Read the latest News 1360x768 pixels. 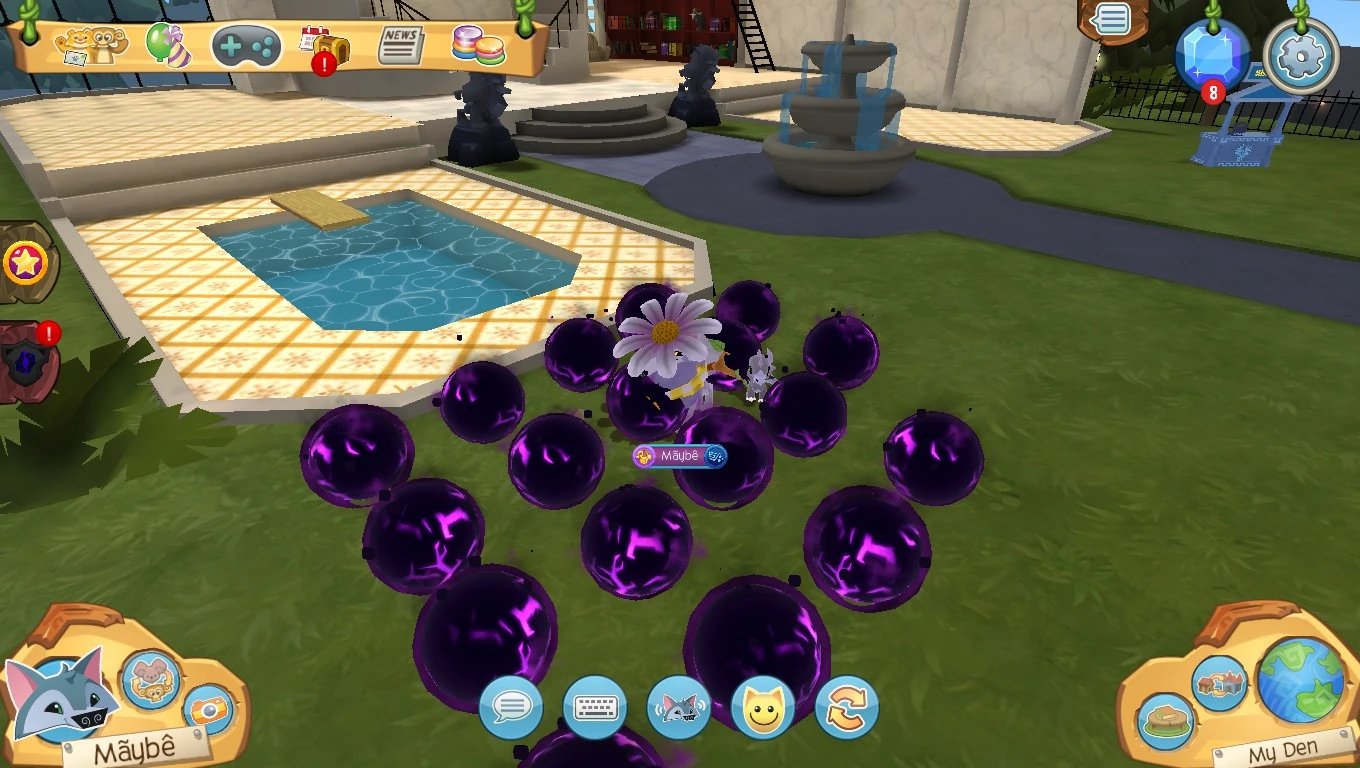coord(399,42)
